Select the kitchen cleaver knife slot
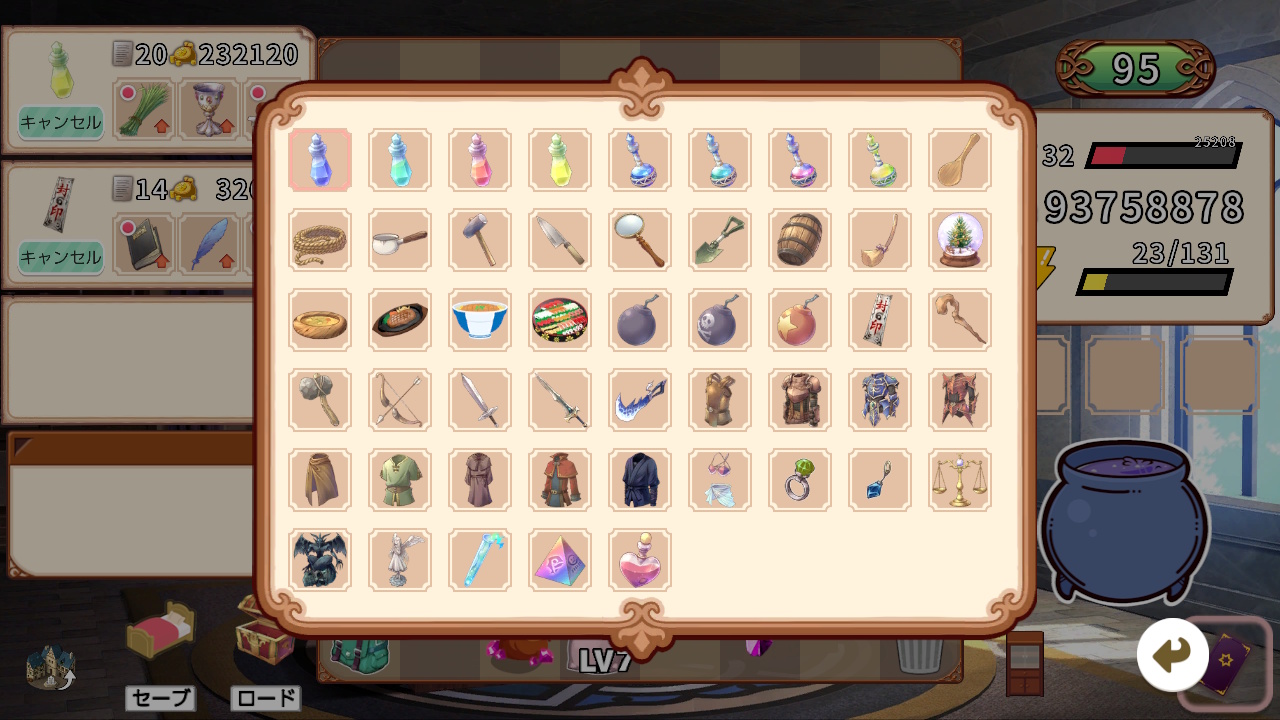Image resolution: width=1280 pixels, height=720 pixels. point(560,240)
